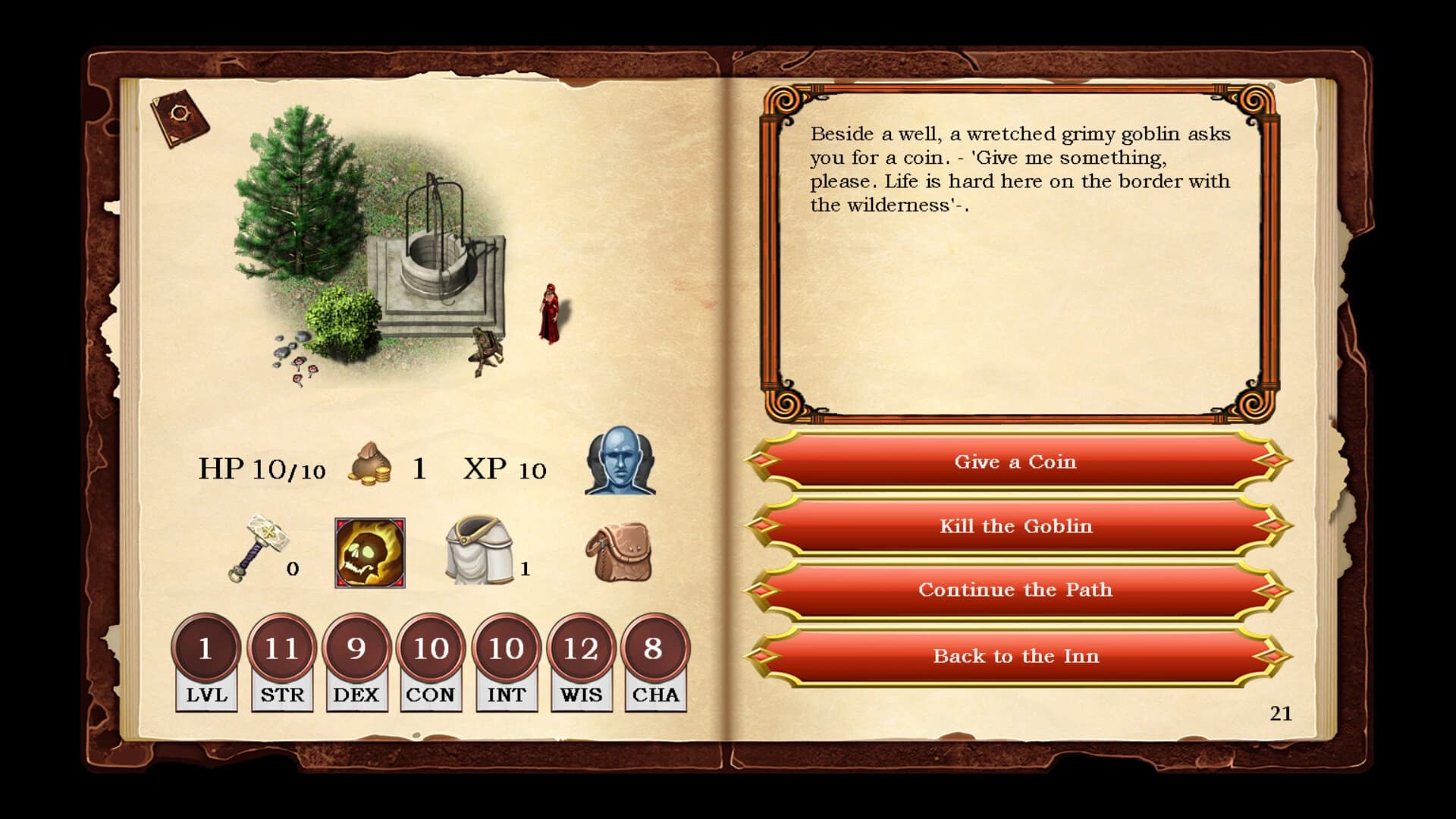Choose Give a Coin

[x=1016, y=462]
